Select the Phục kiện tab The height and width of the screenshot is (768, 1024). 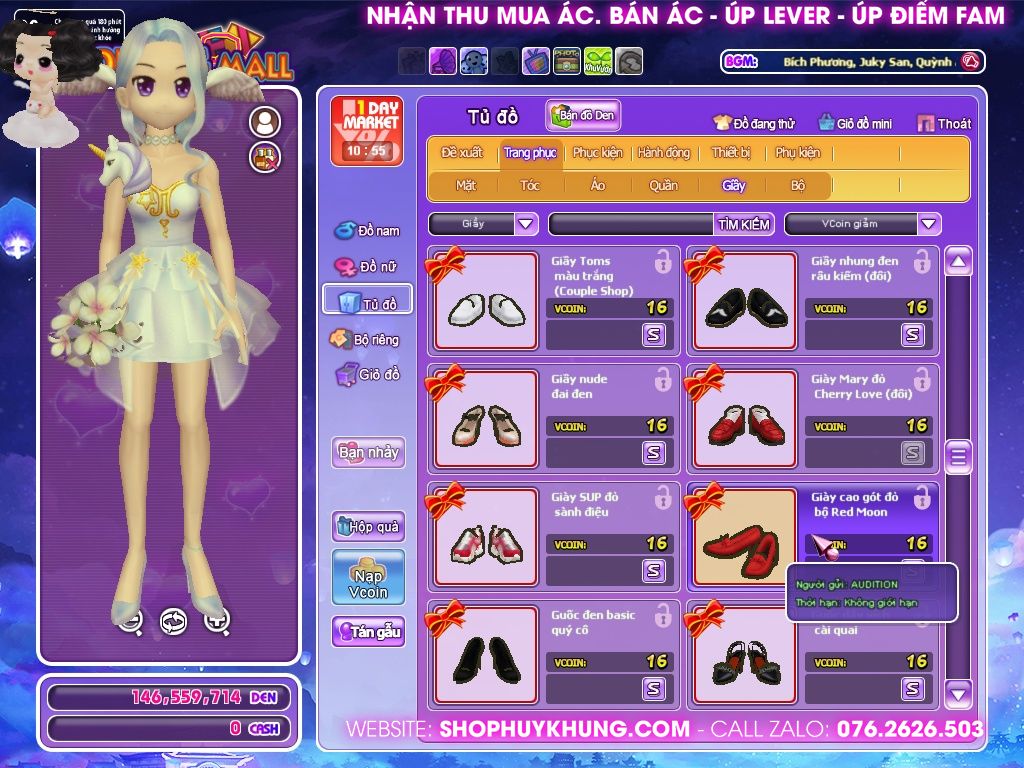(597, 153)
